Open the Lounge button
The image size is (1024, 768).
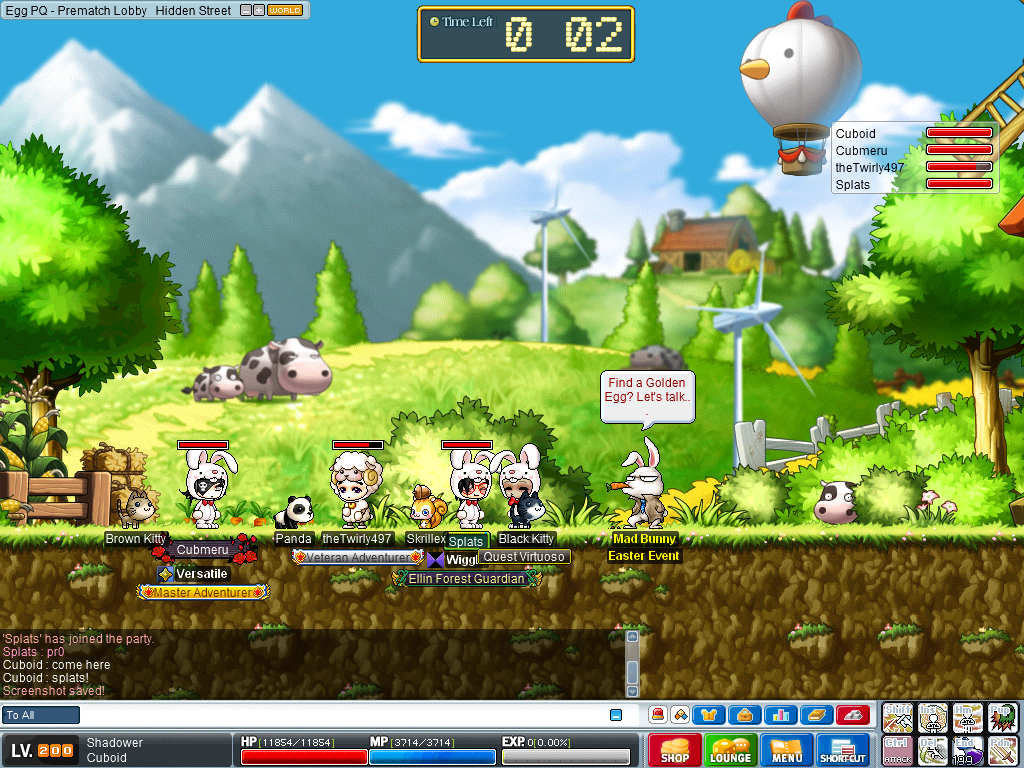point(731,750)
